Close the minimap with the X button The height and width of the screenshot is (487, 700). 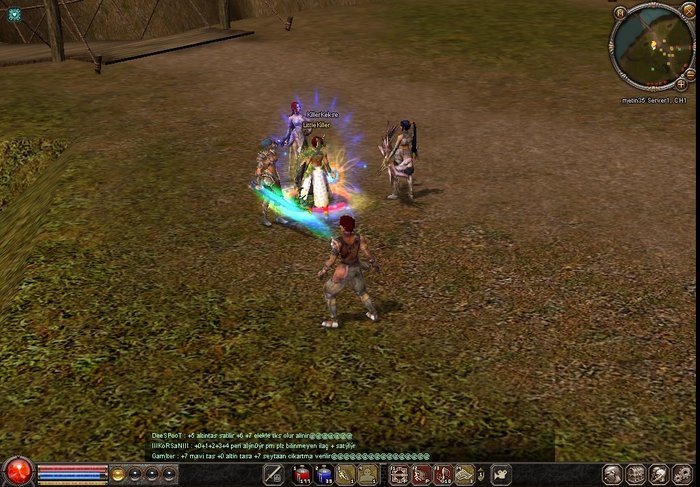688,11
